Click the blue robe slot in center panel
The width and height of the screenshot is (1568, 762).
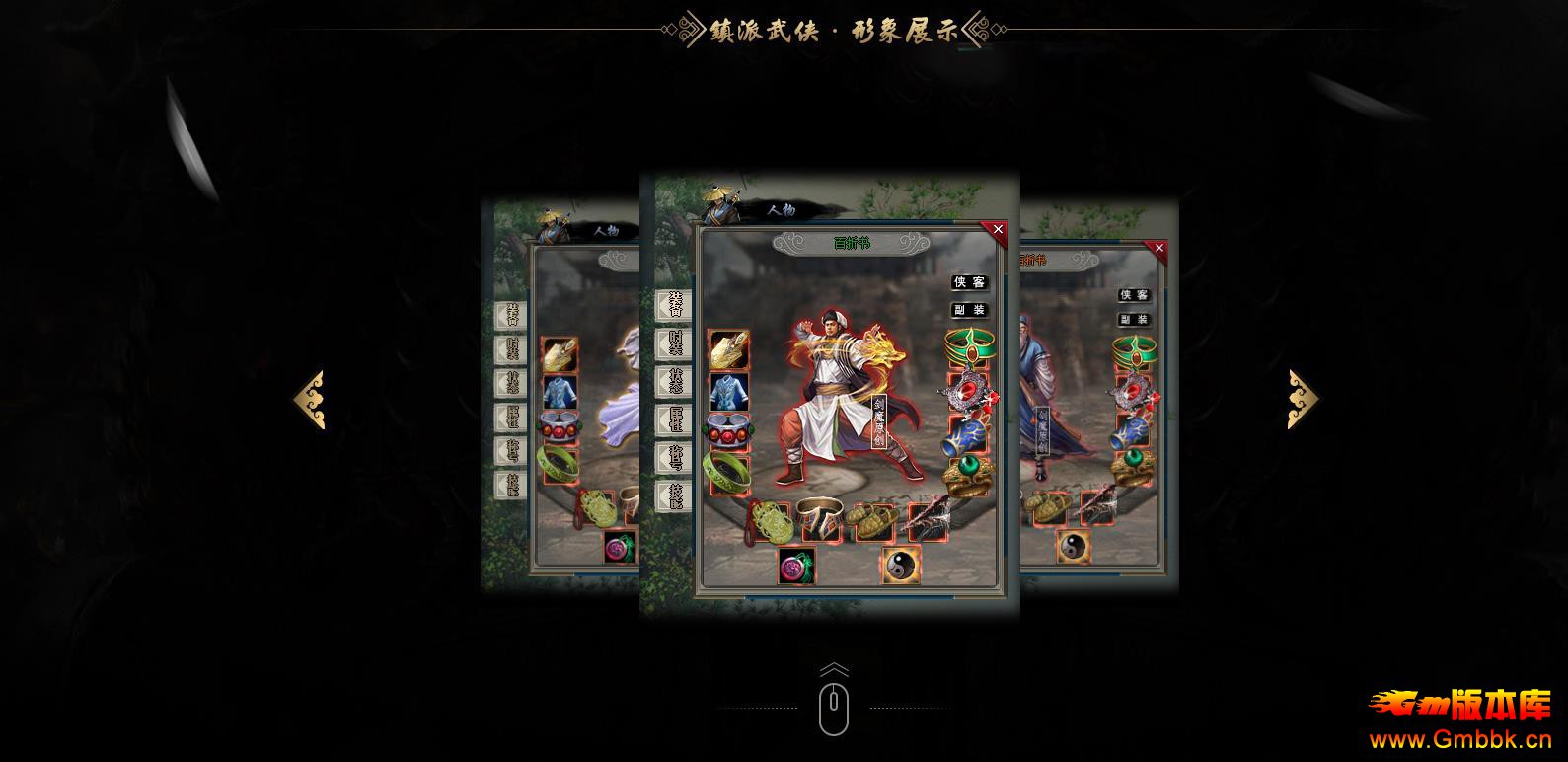[x=729, y=392]
